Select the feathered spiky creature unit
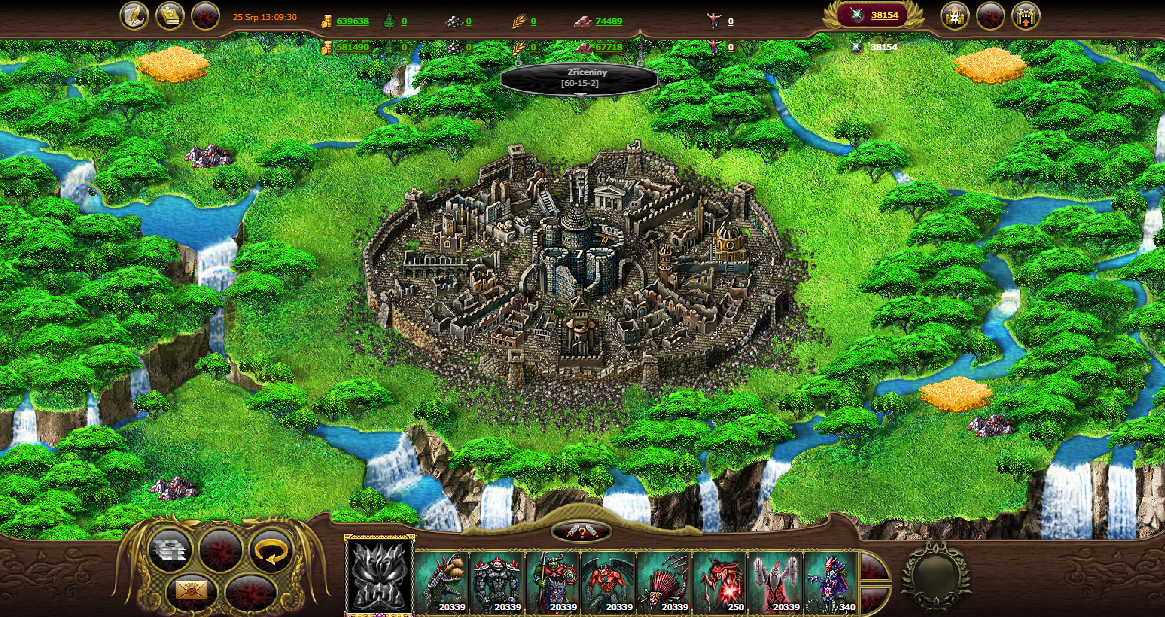Image resolution: width=1165 pixels, height=617 pixels. coord(664,582)
